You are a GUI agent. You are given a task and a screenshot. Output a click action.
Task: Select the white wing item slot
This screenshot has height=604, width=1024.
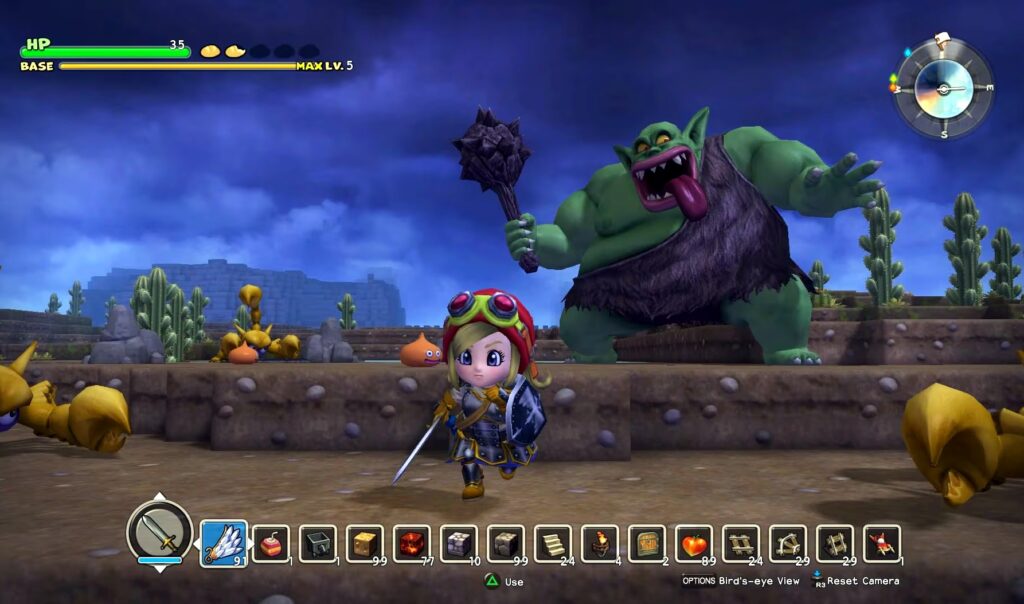[x=224, y=543]
